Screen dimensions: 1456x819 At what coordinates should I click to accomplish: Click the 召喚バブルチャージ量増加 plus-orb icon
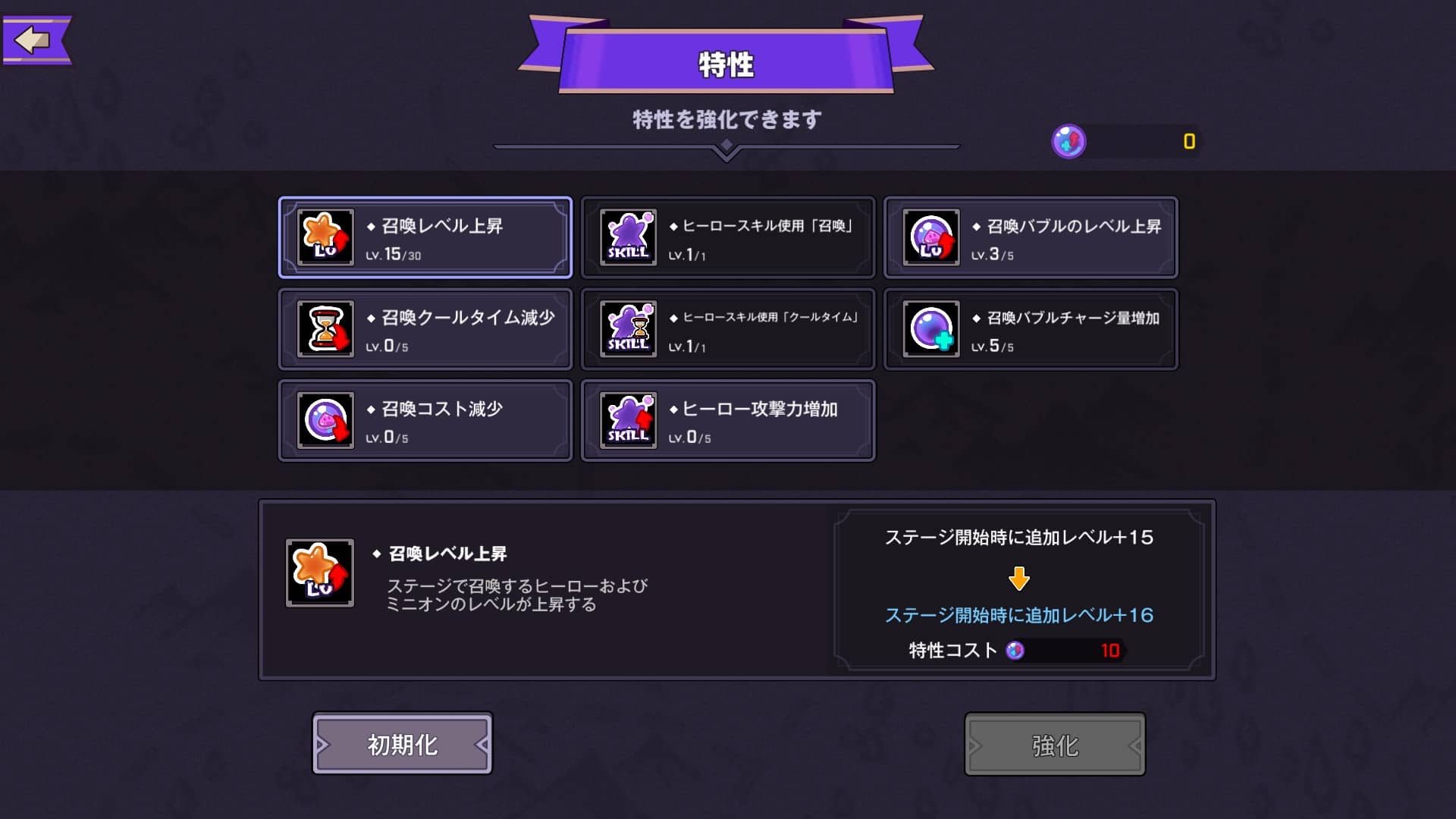point(931,328)
